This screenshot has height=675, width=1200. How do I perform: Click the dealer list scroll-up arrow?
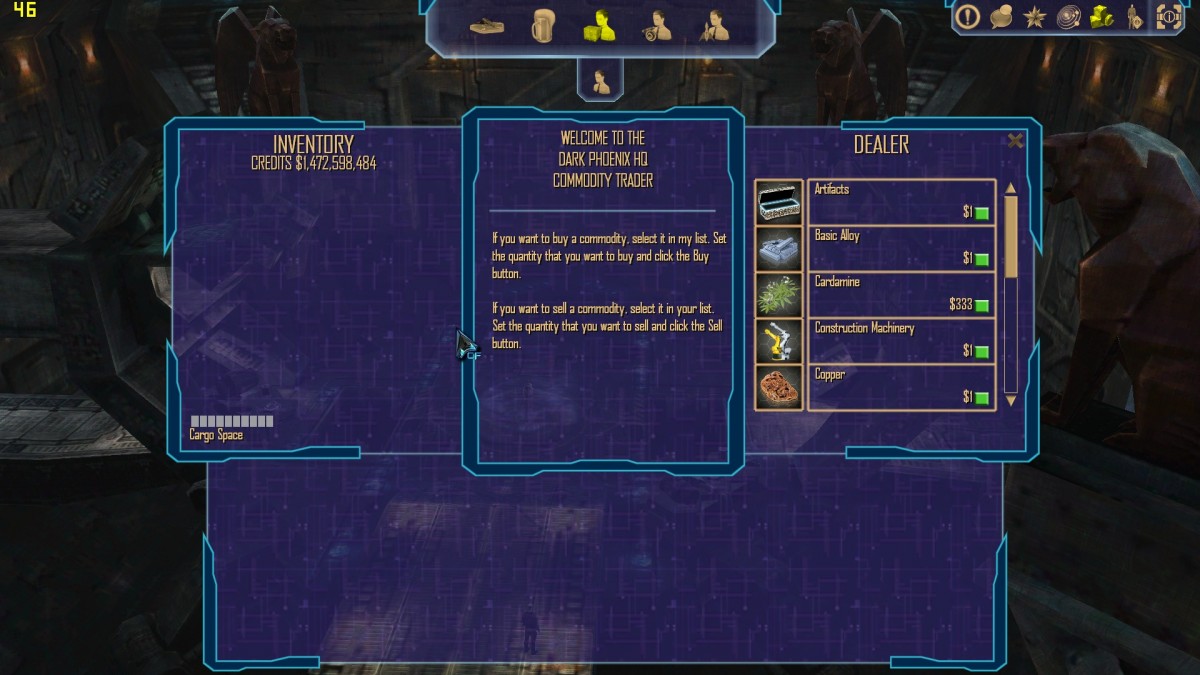tap(1010, 188)
